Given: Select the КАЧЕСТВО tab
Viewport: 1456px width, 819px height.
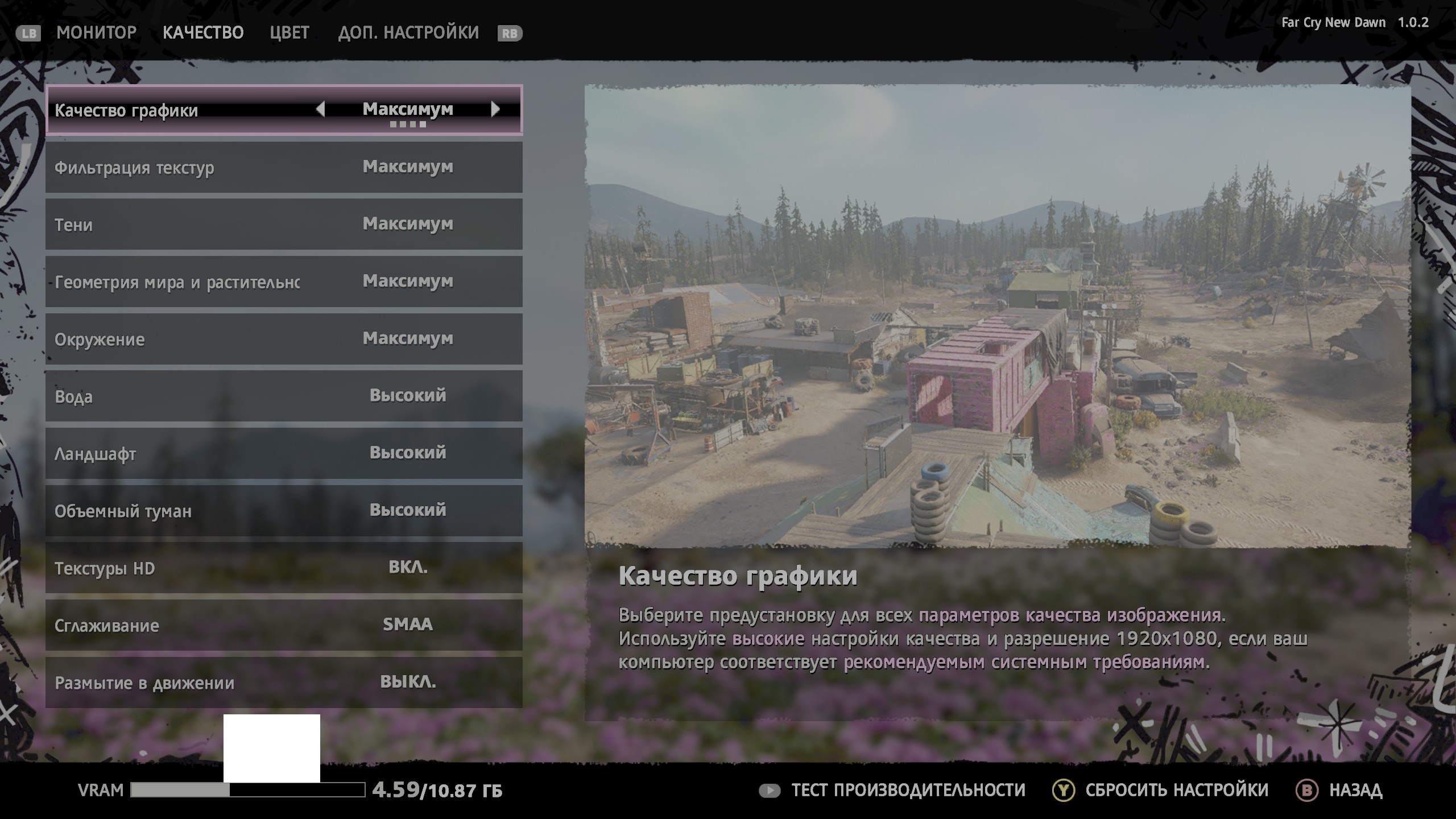Looking at the screenshot, I should click(203, 32).
